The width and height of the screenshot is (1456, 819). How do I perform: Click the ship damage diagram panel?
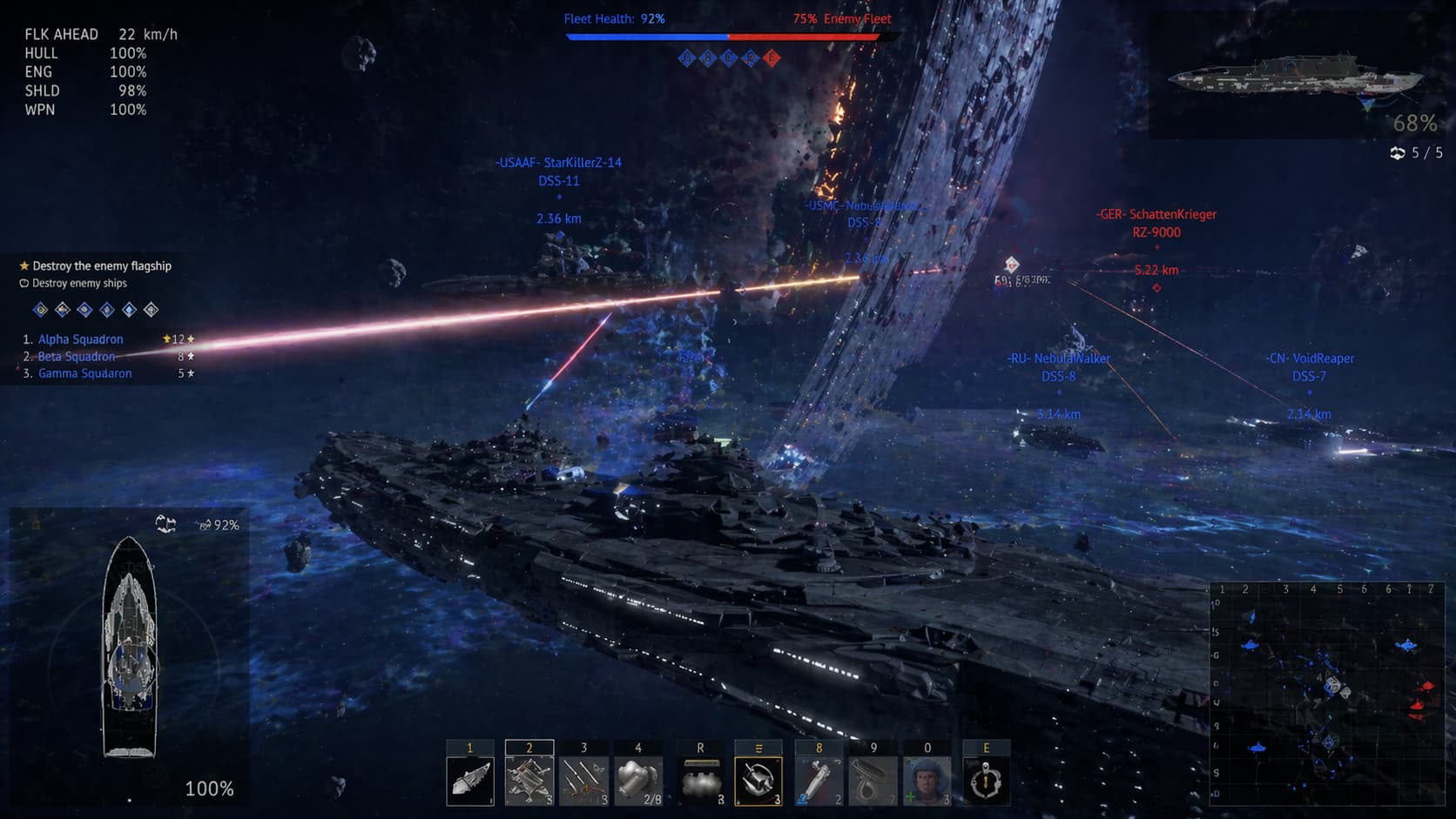click(130, 648)
